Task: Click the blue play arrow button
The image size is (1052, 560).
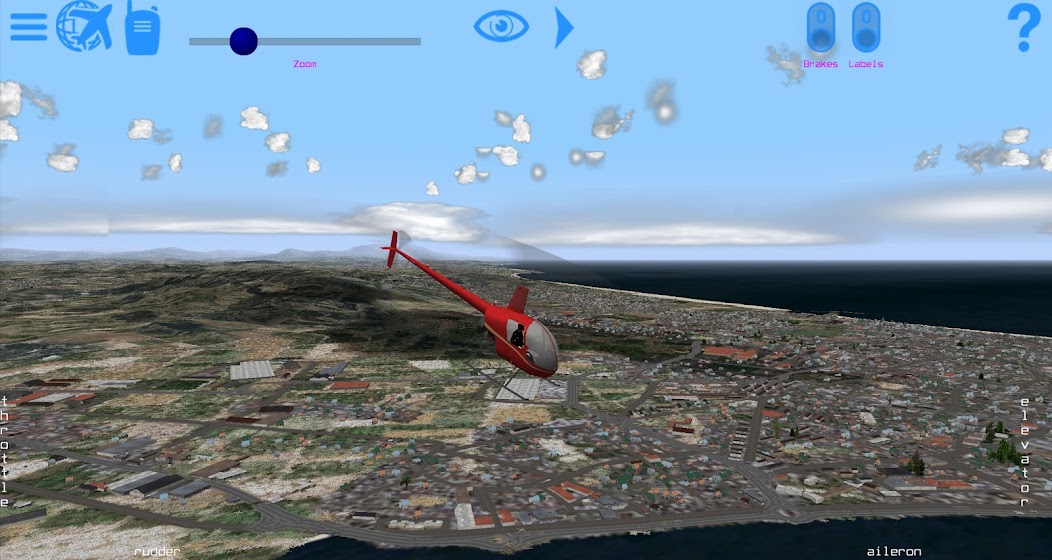Action: [564, 27]
